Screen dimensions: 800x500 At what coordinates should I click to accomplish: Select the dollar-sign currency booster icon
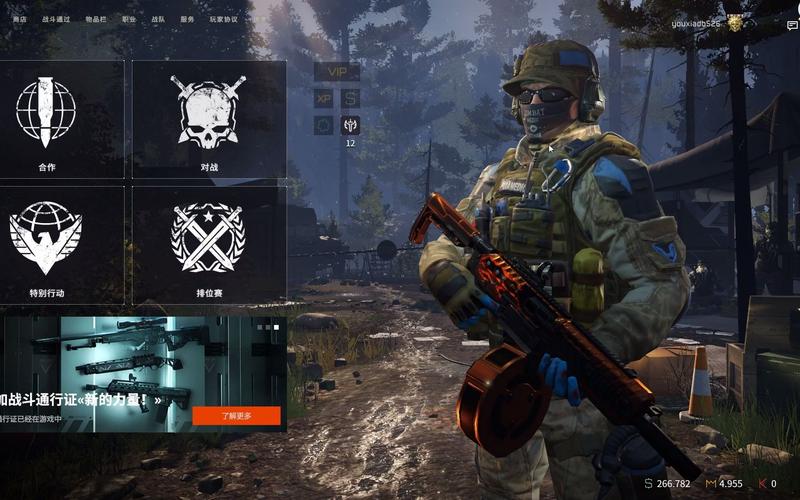point(350,98)
